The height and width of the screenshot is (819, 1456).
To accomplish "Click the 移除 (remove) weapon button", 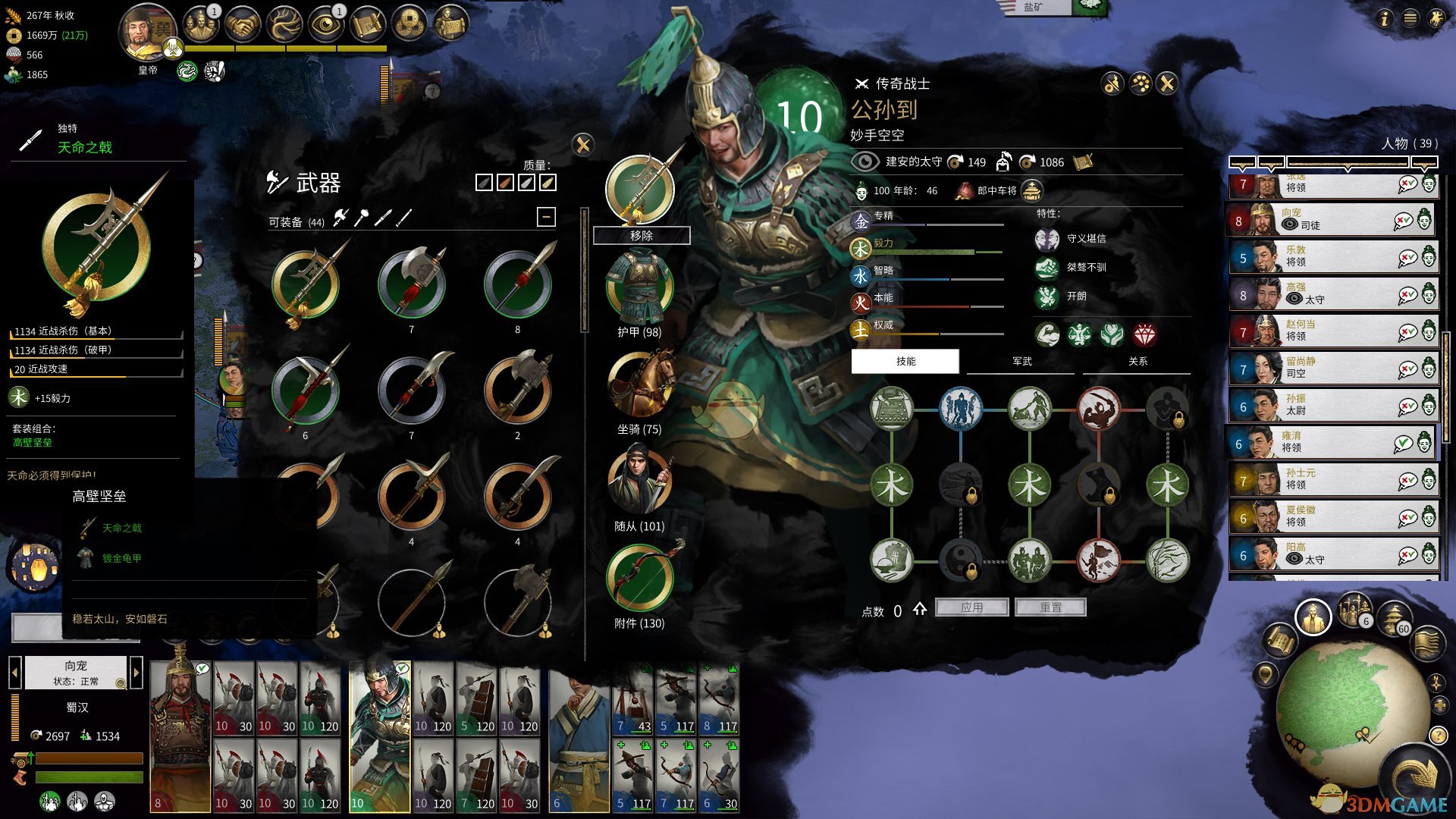I will tap(641, 236).
